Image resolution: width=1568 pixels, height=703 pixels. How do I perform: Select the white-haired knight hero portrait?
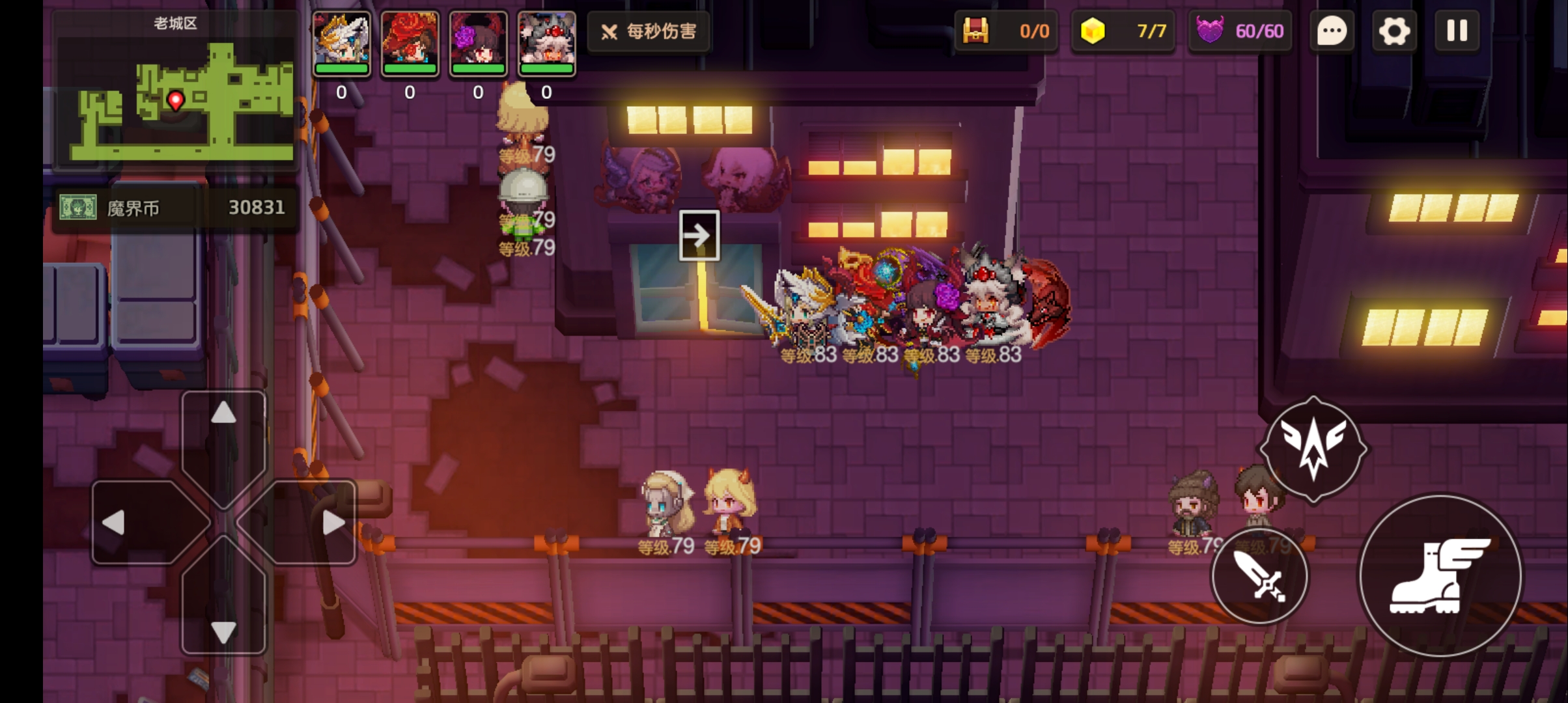coord(341,43)
